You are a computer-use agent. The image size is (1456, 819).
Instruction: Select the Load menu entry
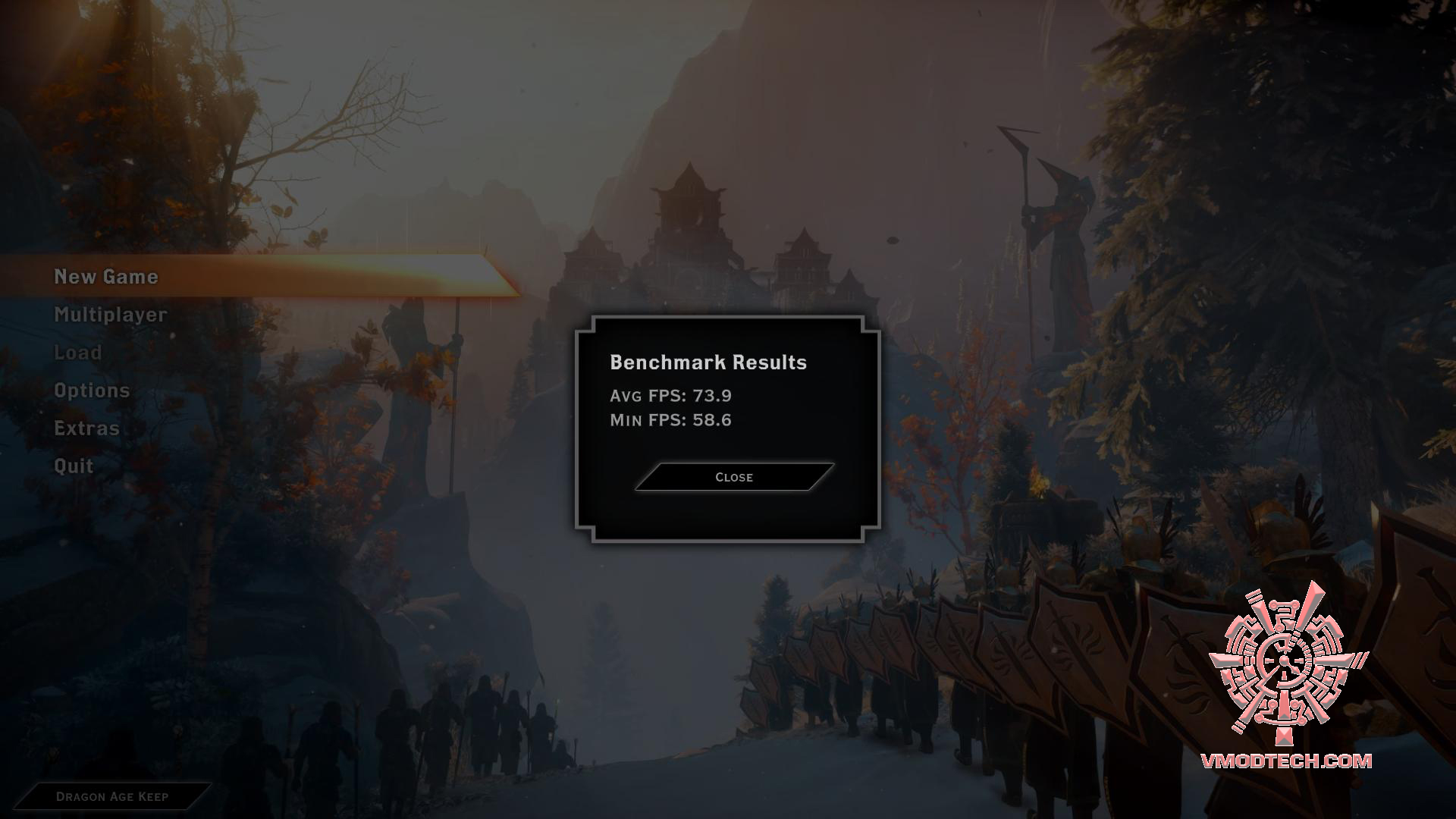click(78, 353)
